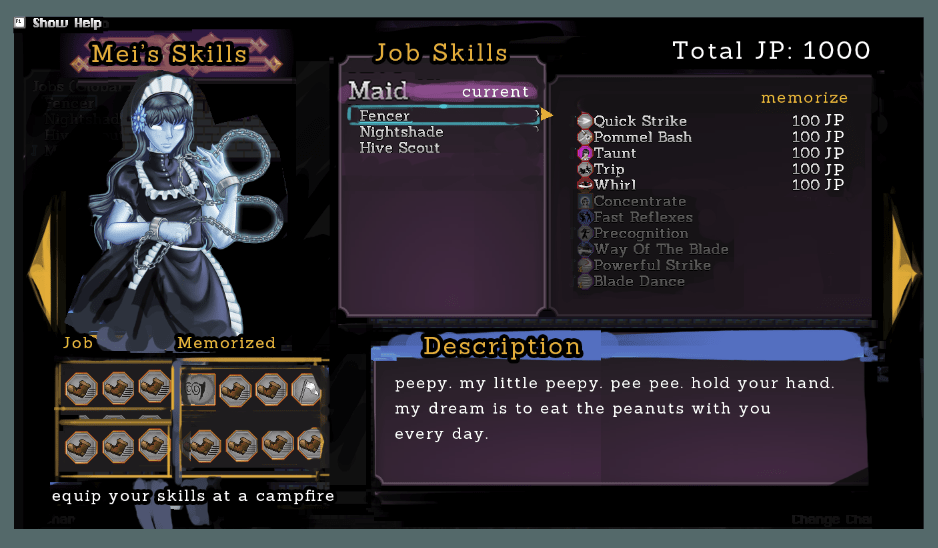Select the Fast Reflexes skill

642,217
